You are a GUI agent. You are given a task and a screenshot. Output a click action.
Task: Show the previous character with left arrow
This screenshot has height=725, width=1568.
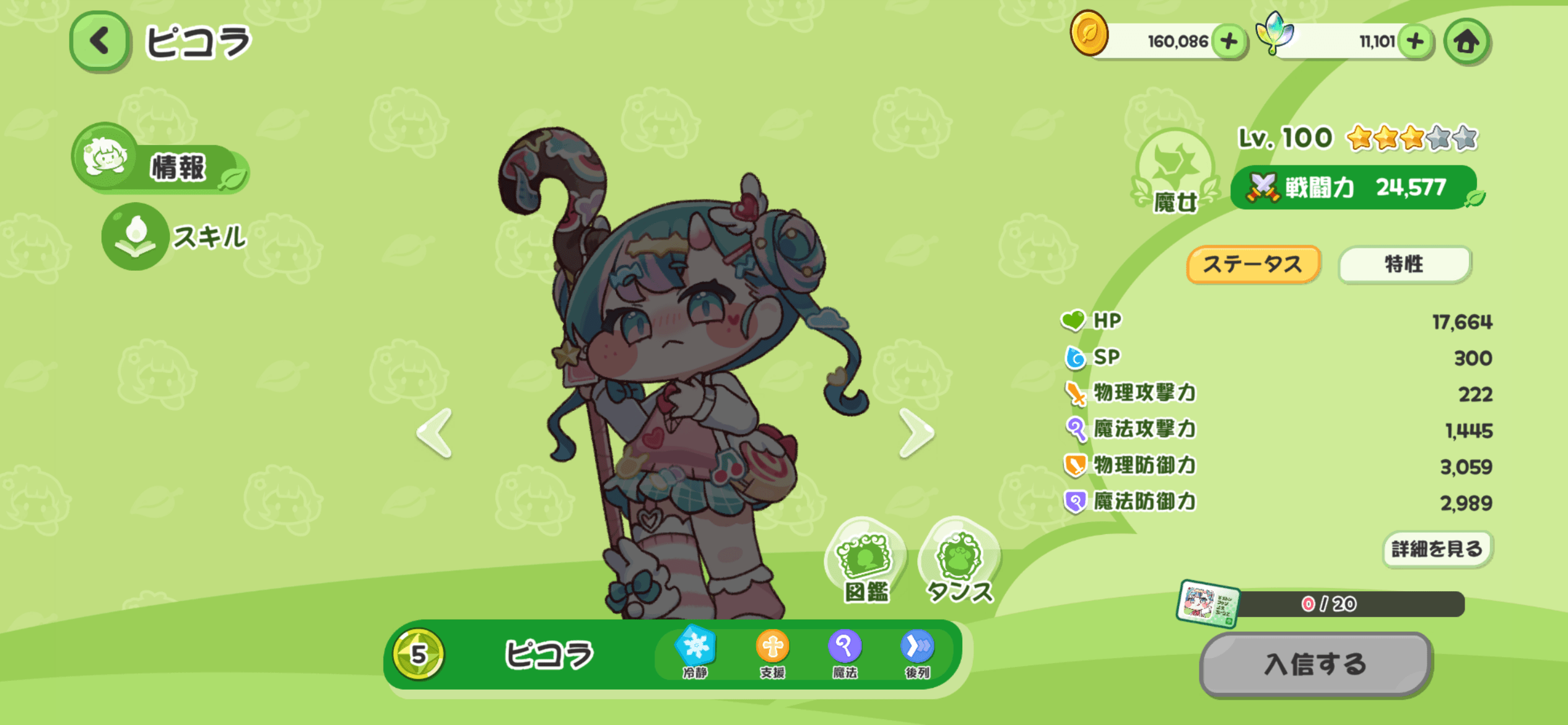435,433
